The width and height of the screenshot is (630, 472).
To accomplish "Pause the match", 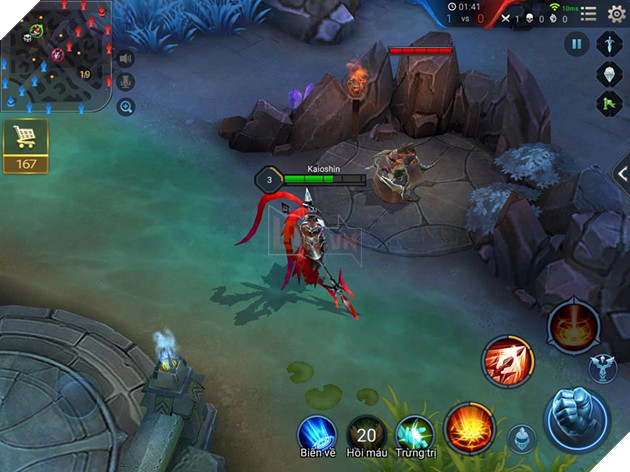I will pos(577,43).
